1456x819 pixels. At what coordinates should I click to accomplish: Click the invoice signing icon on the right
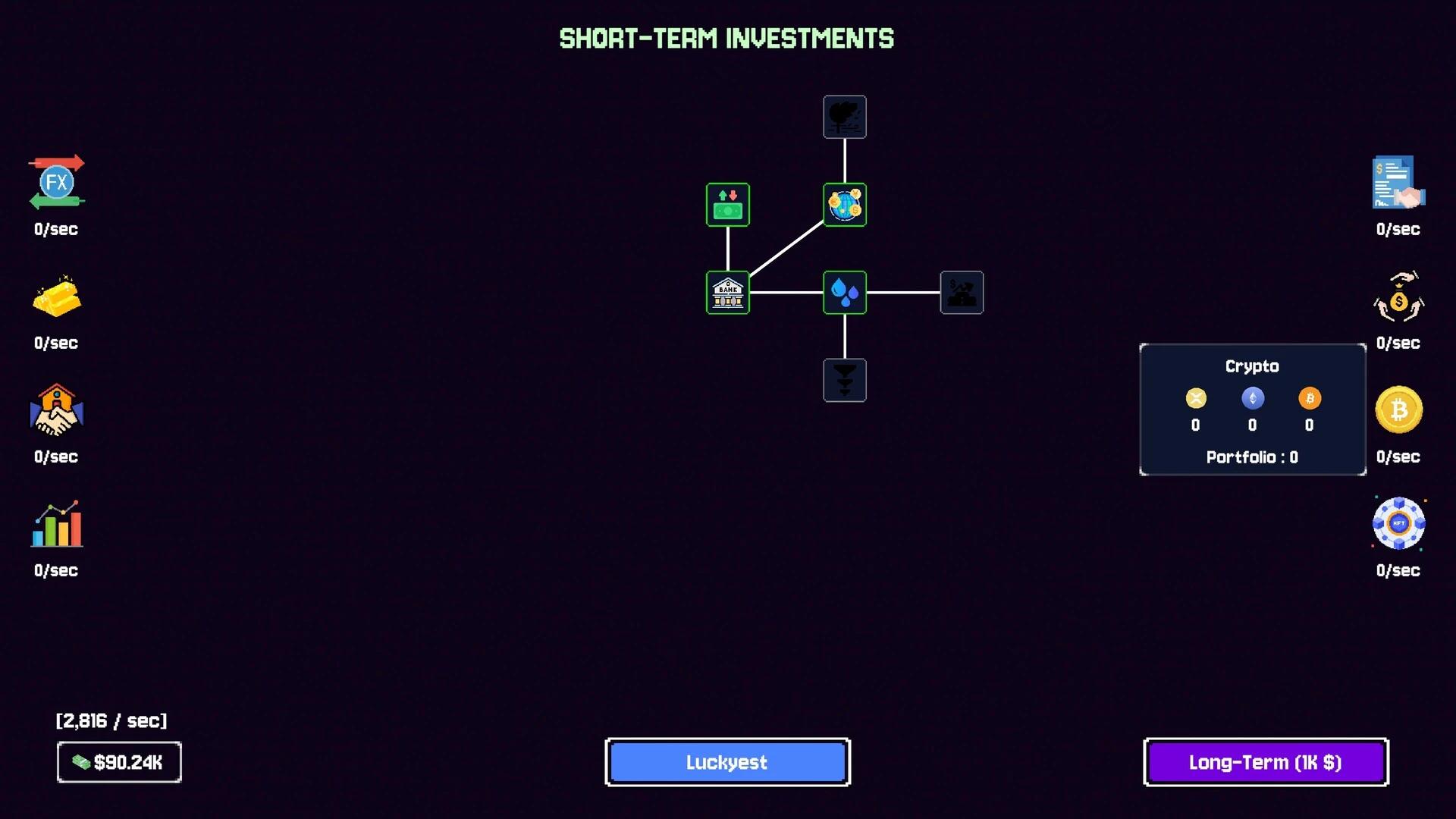(1398, 182)
